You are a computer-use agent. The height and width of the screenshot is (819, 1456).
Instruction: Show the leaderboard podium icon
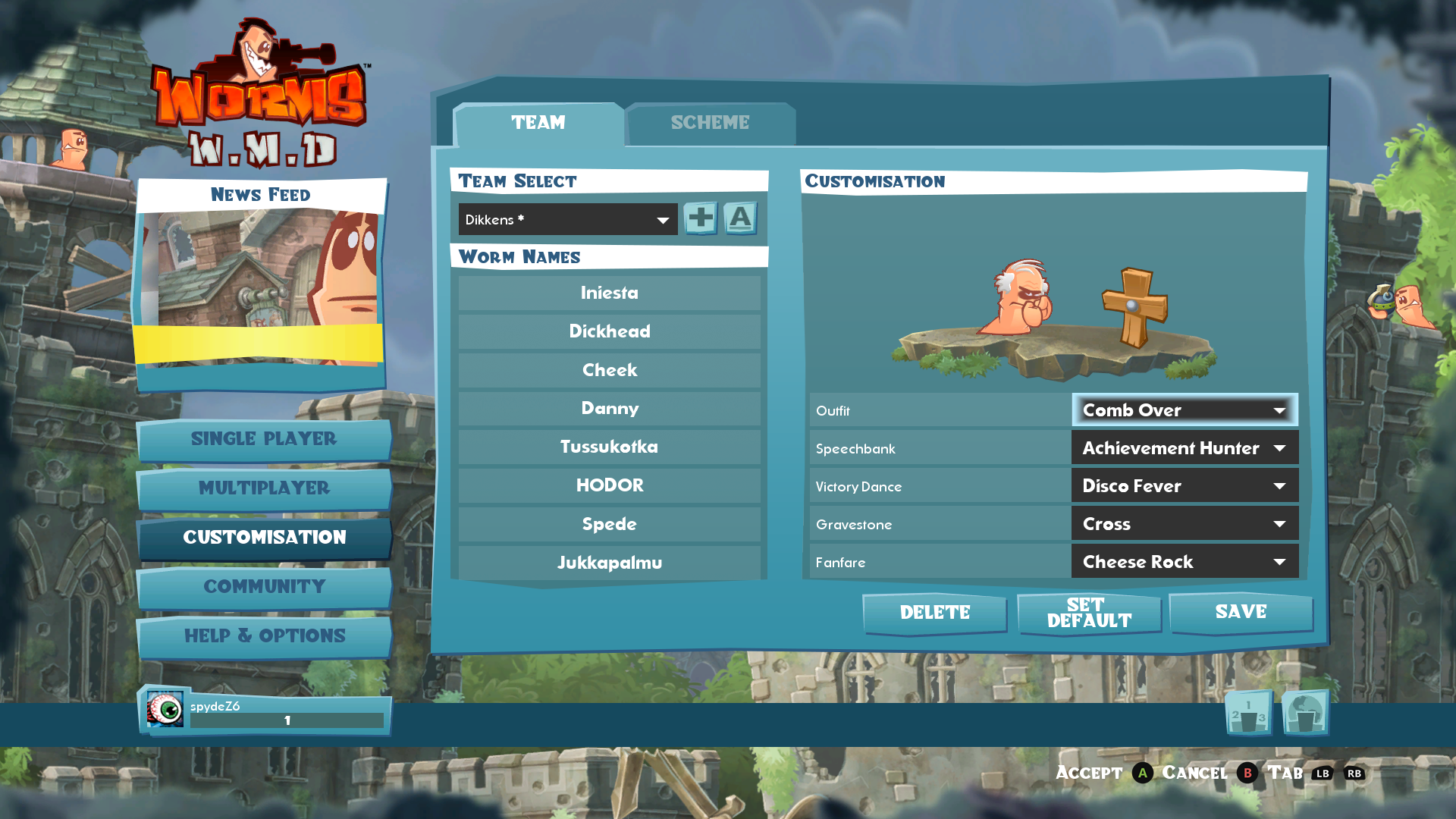click(x=1248, y=714)
